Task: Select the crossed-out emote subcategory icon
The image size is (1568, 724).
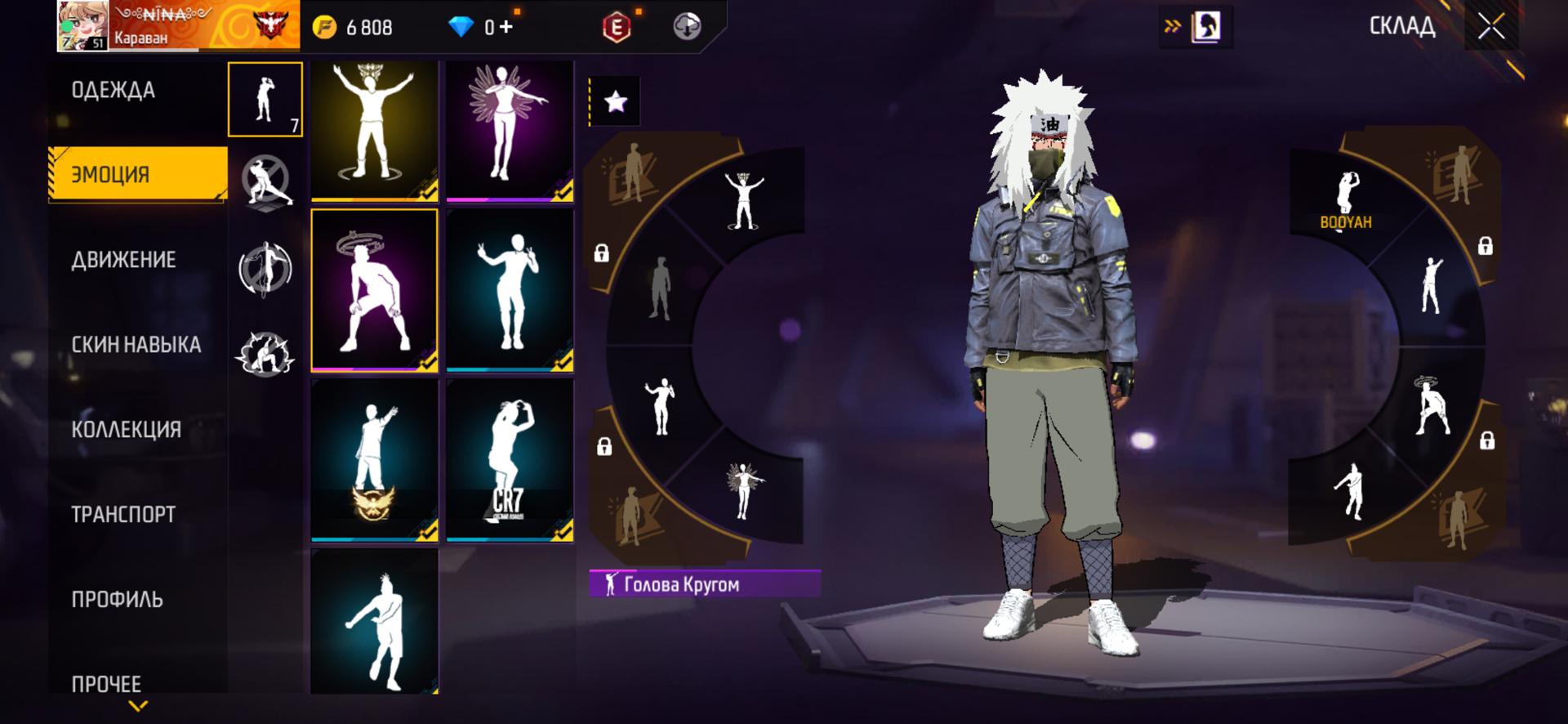Action: click(265, 181)
